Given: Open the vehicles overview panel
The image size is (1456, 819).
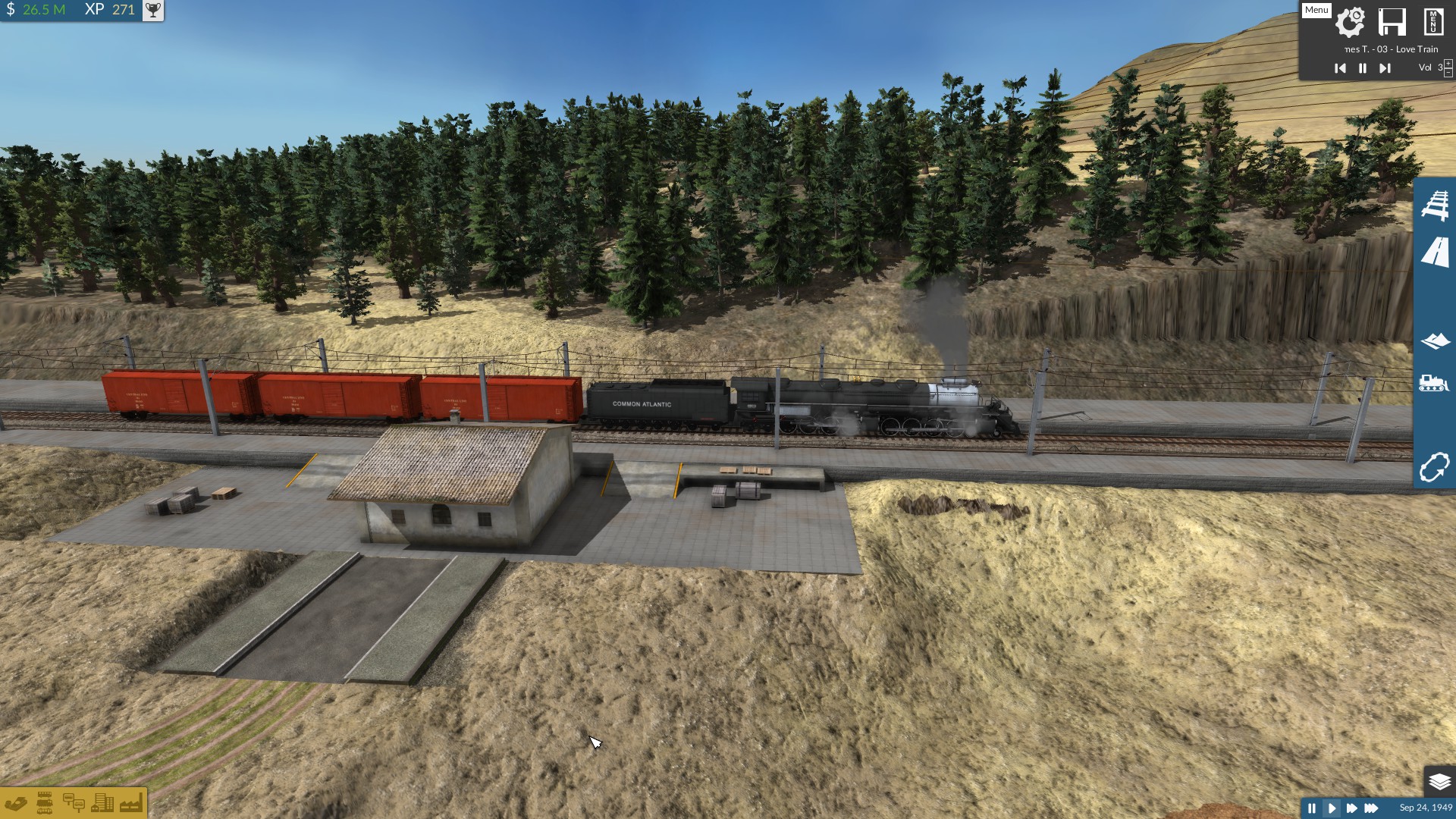Looking at the screenshot, I should 44,803.
